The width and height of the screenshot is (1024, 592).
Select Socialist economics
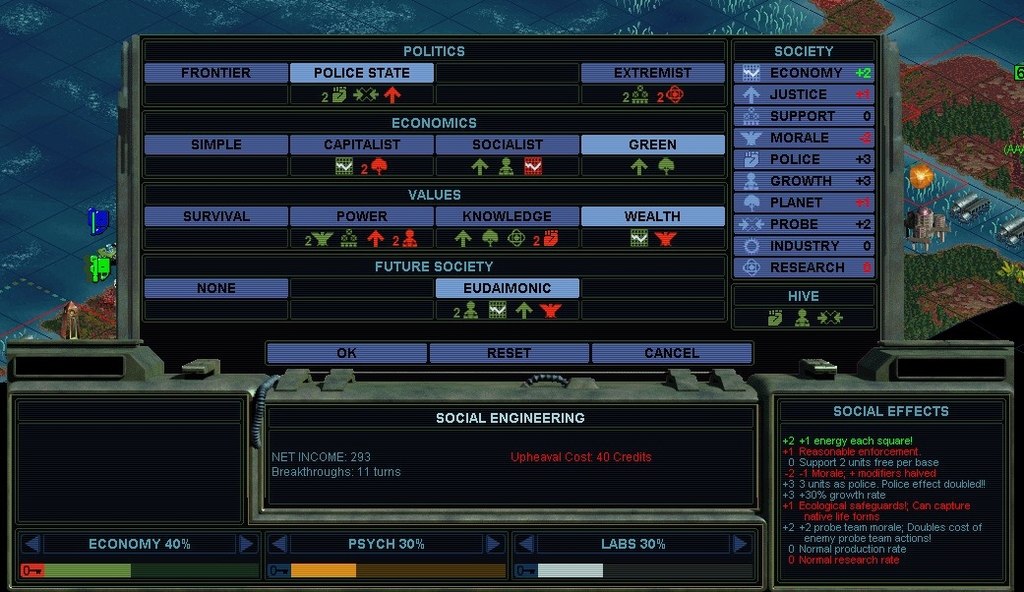point(507,145)
